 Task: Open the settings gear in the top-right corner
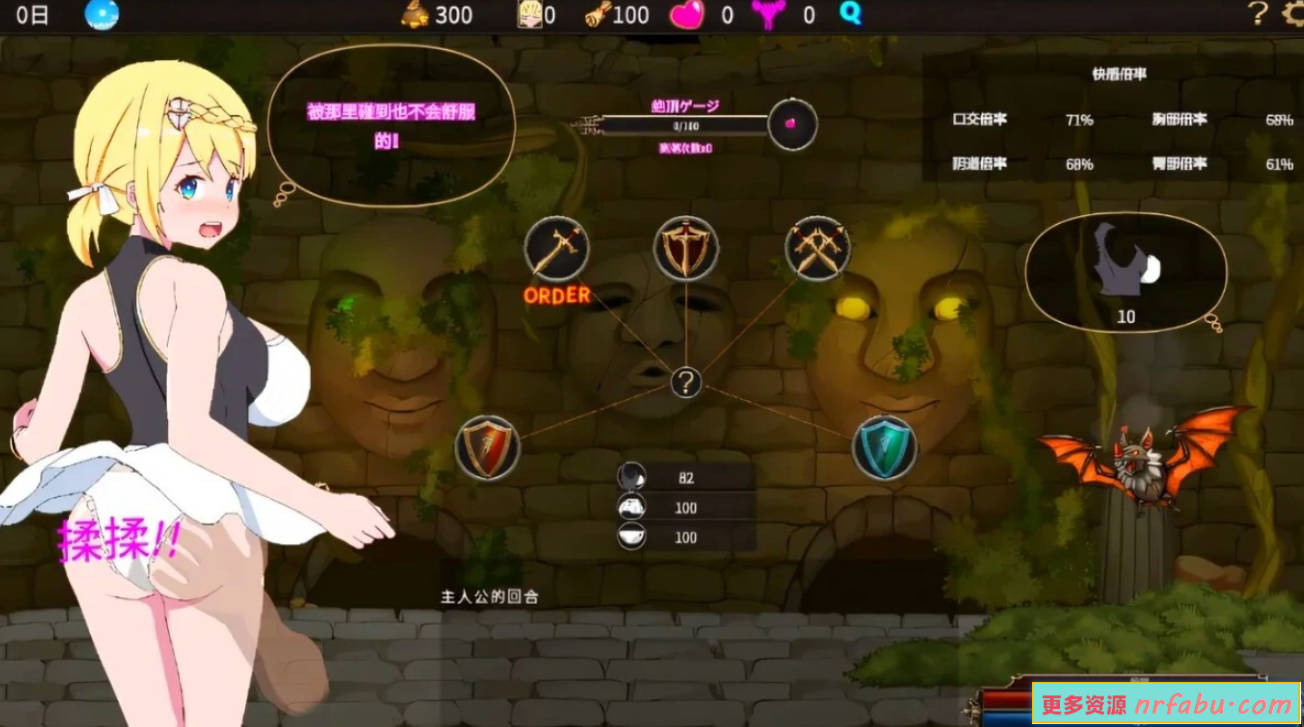click(x=1289, y=15)
